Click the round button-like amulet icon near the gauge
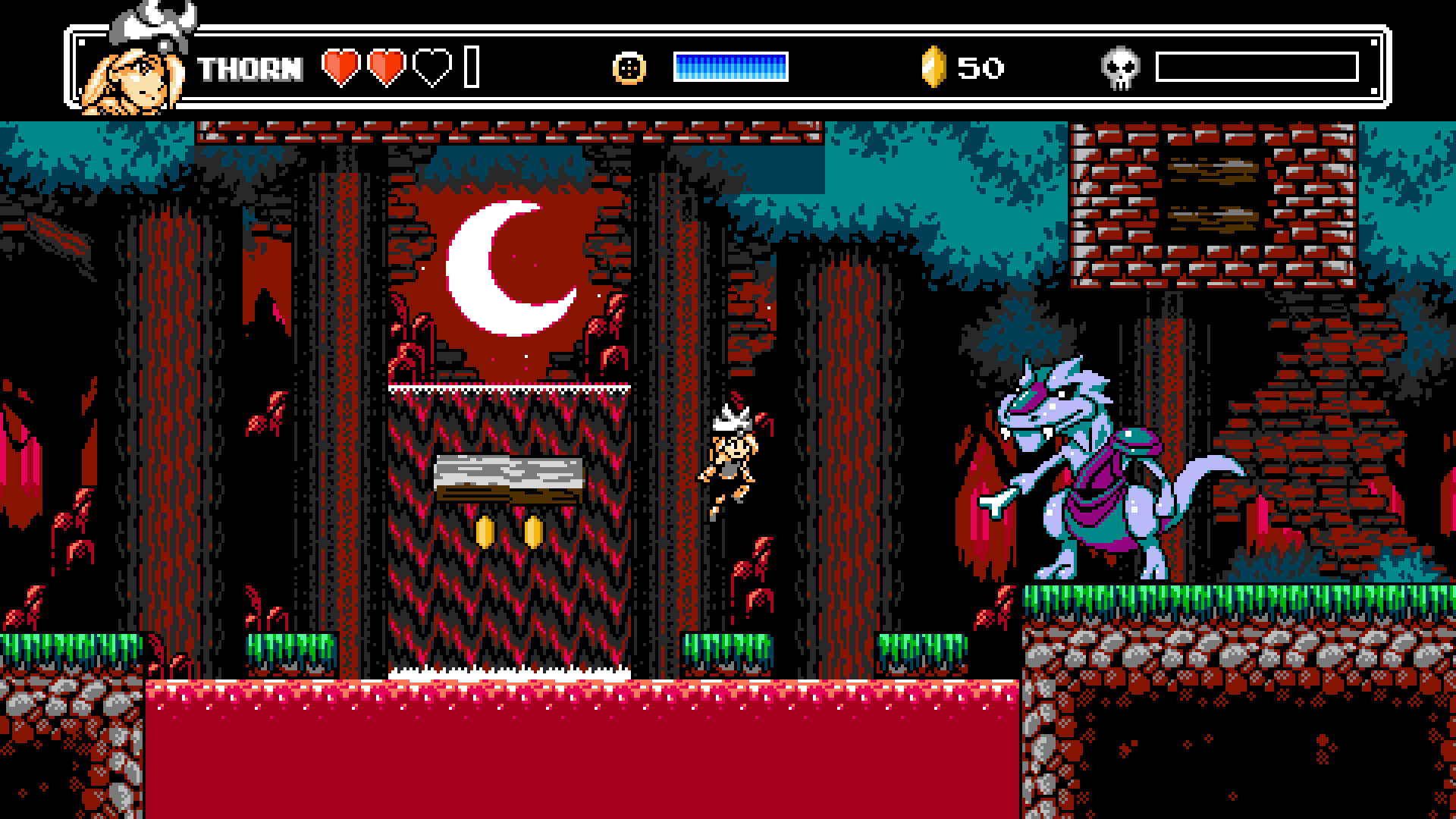1456x819 pixels. point(628,67)
